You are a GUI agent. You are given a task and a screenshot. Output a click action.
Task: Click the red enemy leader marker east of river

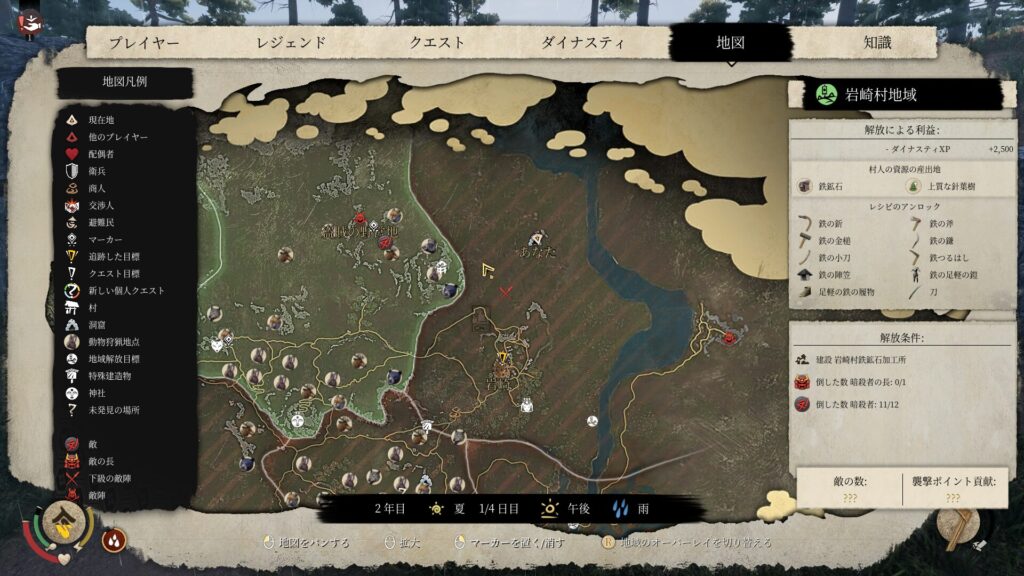pos(729,338)
